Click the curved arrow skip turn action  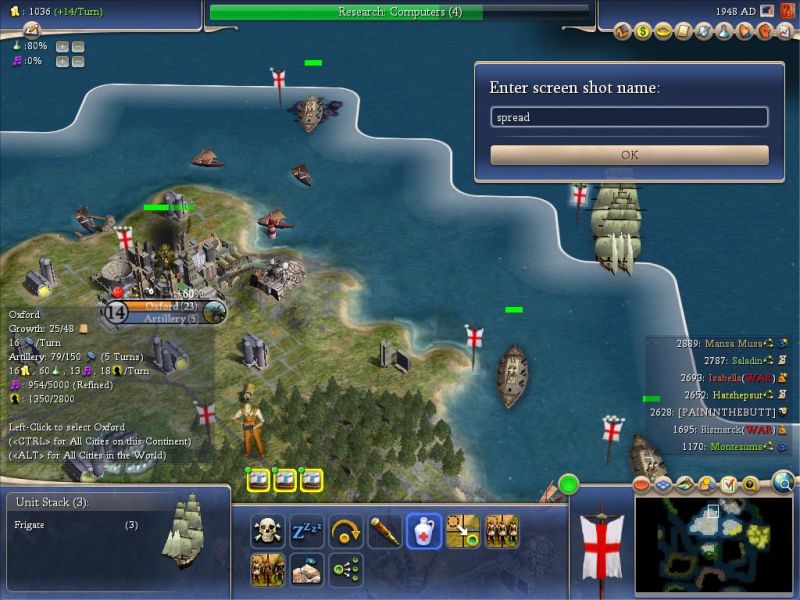[x=345, y=530]
